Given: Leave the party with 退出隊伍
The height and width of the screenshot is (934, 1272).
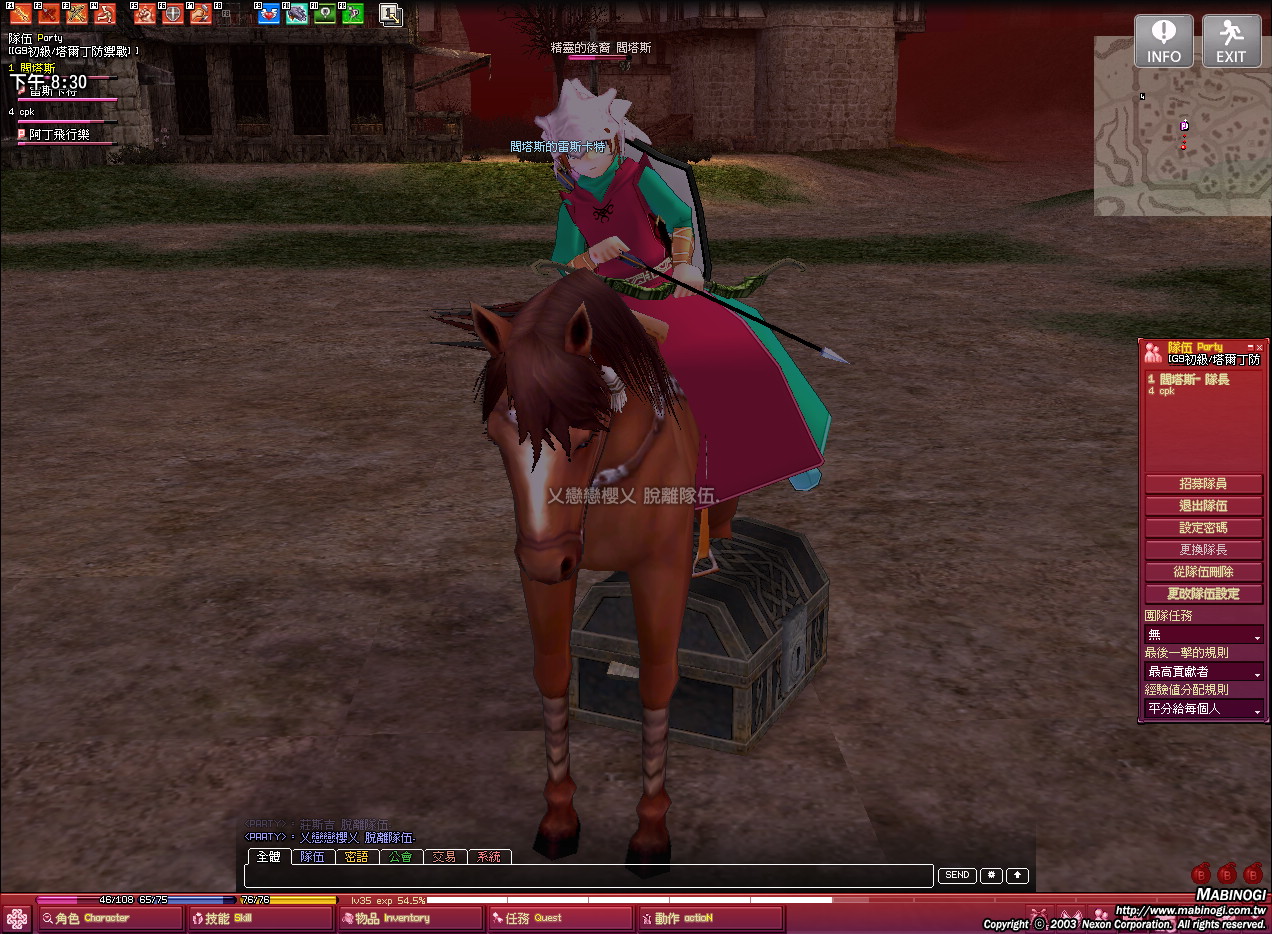Looking at the screenshot, I should pyautogui.click(x=1203, y=506).
